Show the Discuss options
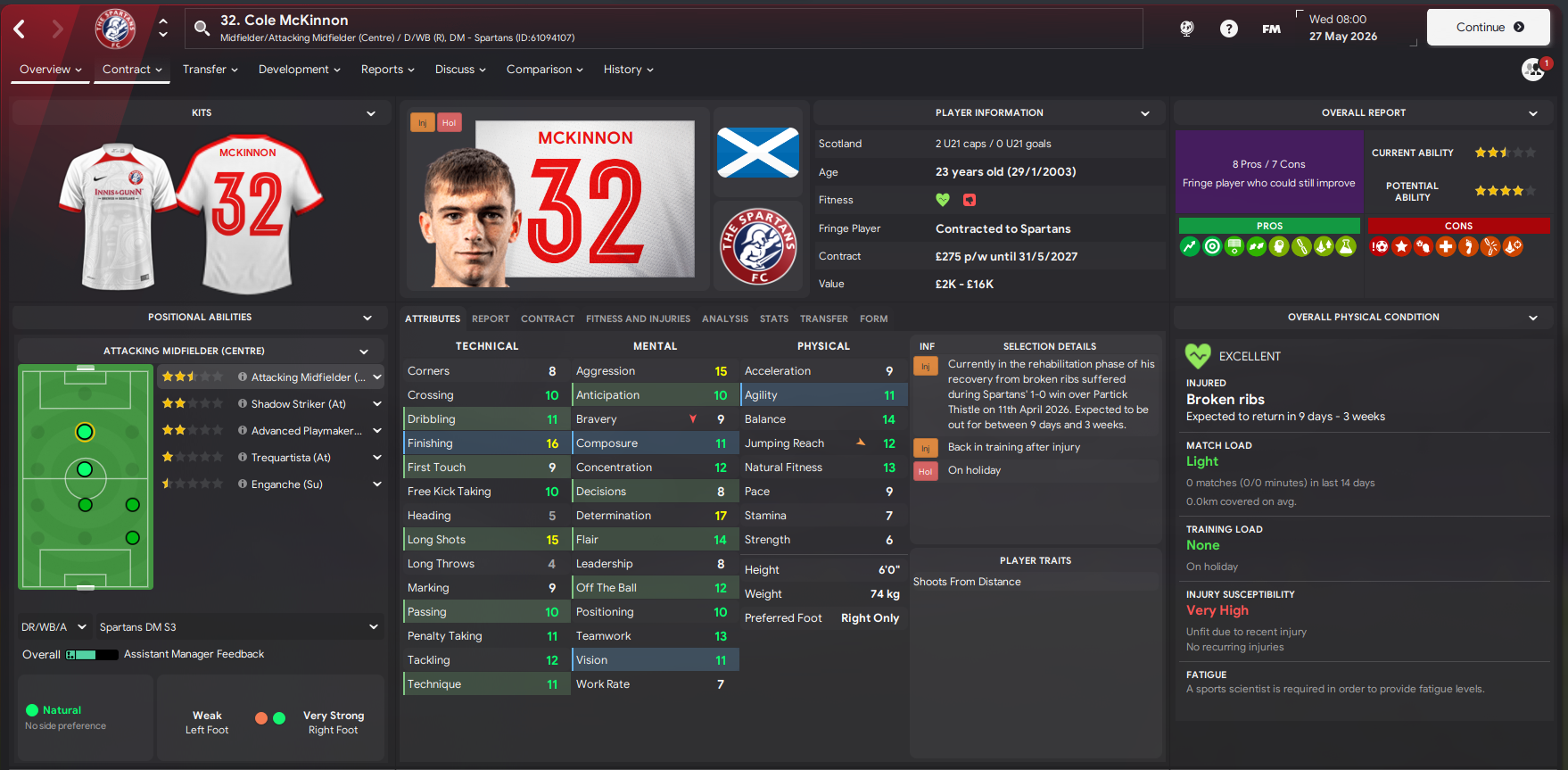The width and height of the screenshot is (1568, 770). pos(460,70)
